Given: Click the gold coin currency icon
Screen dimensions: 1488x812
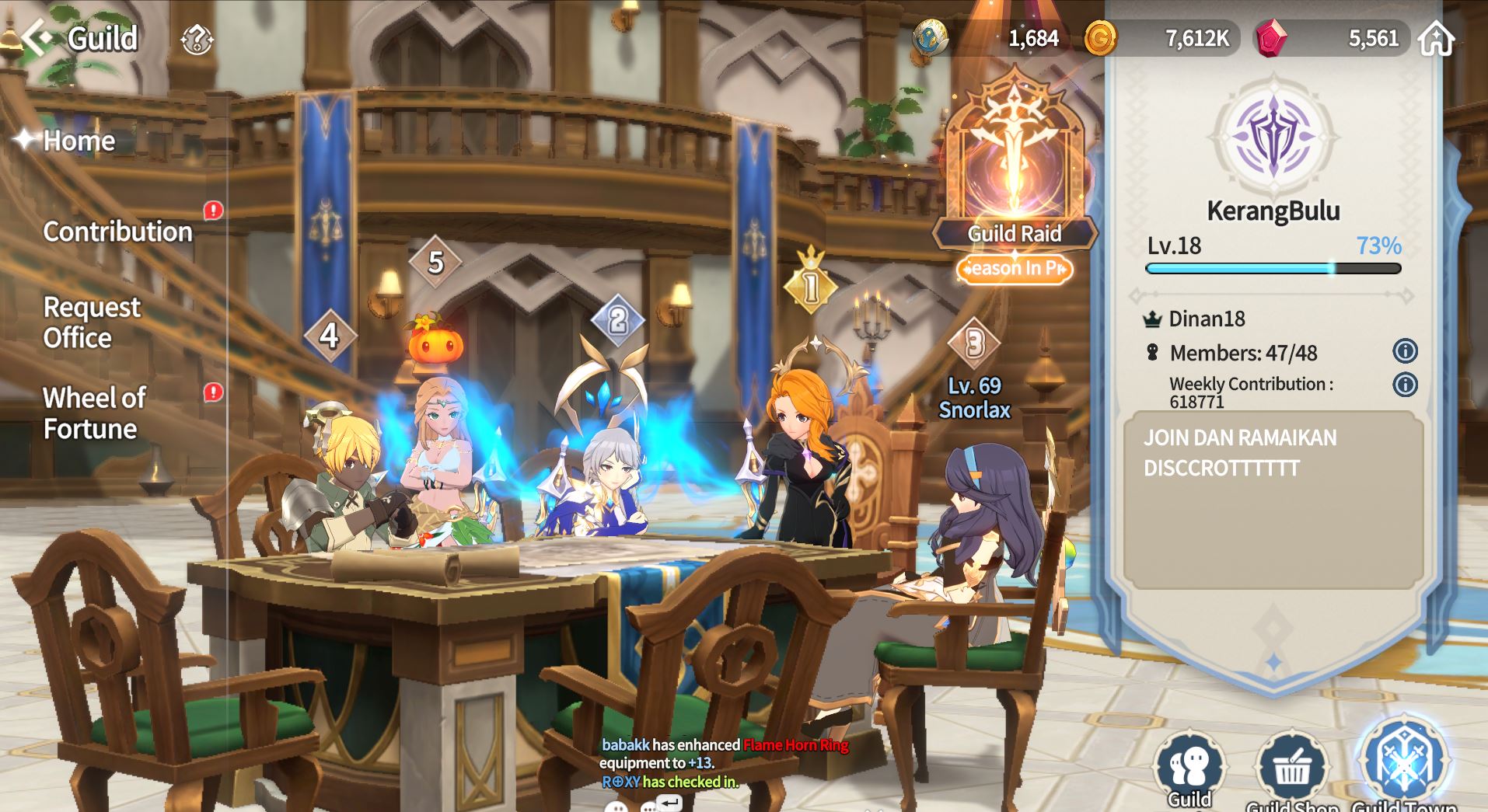Looking at the screenshot, I should click(x=1100, y=37).
